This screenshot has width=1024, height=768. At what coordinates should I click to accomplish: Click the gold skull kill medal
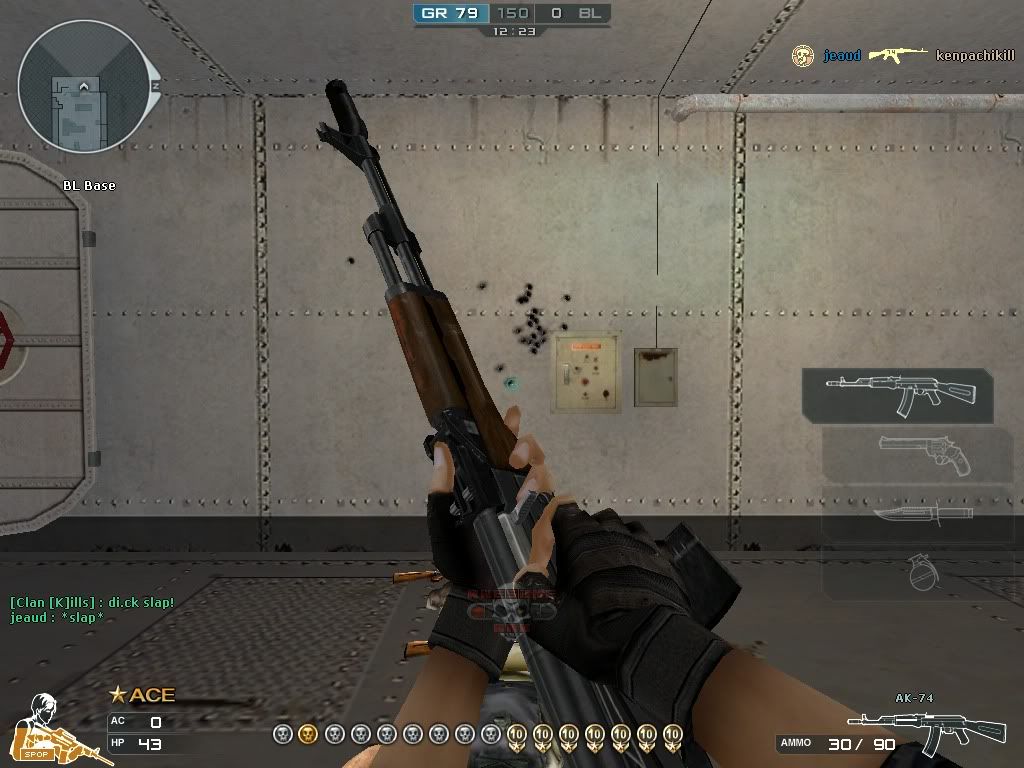[308, 734]
